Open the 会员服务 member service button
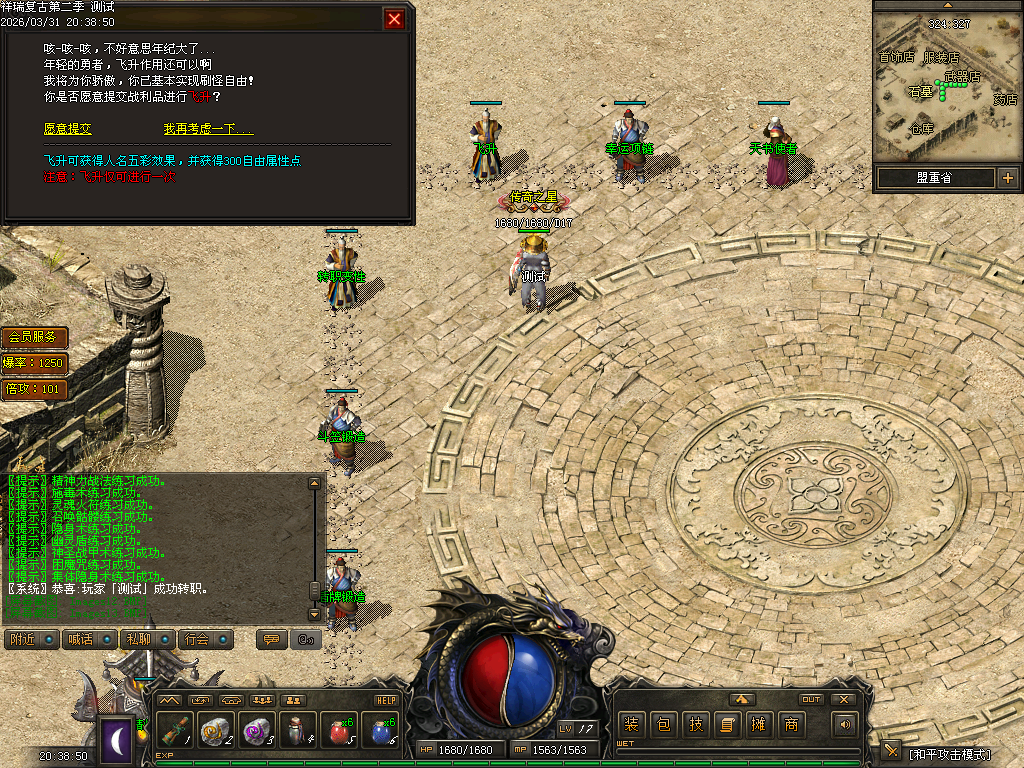The width and height of the screenshot is (1024, 768). point(35,337)
